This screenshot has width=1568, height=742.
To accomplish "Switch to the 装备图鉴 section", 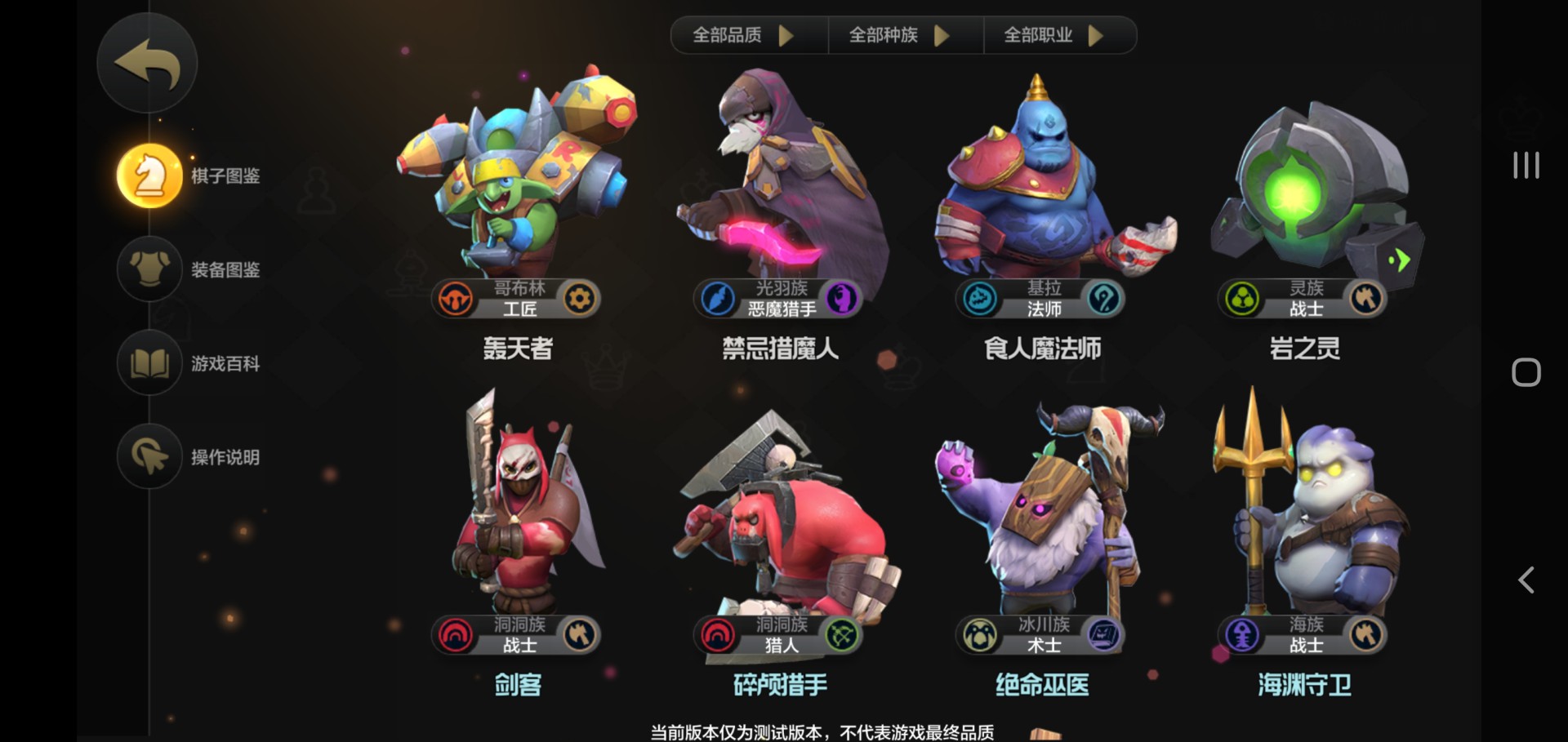I will click(x=188, y=269).
